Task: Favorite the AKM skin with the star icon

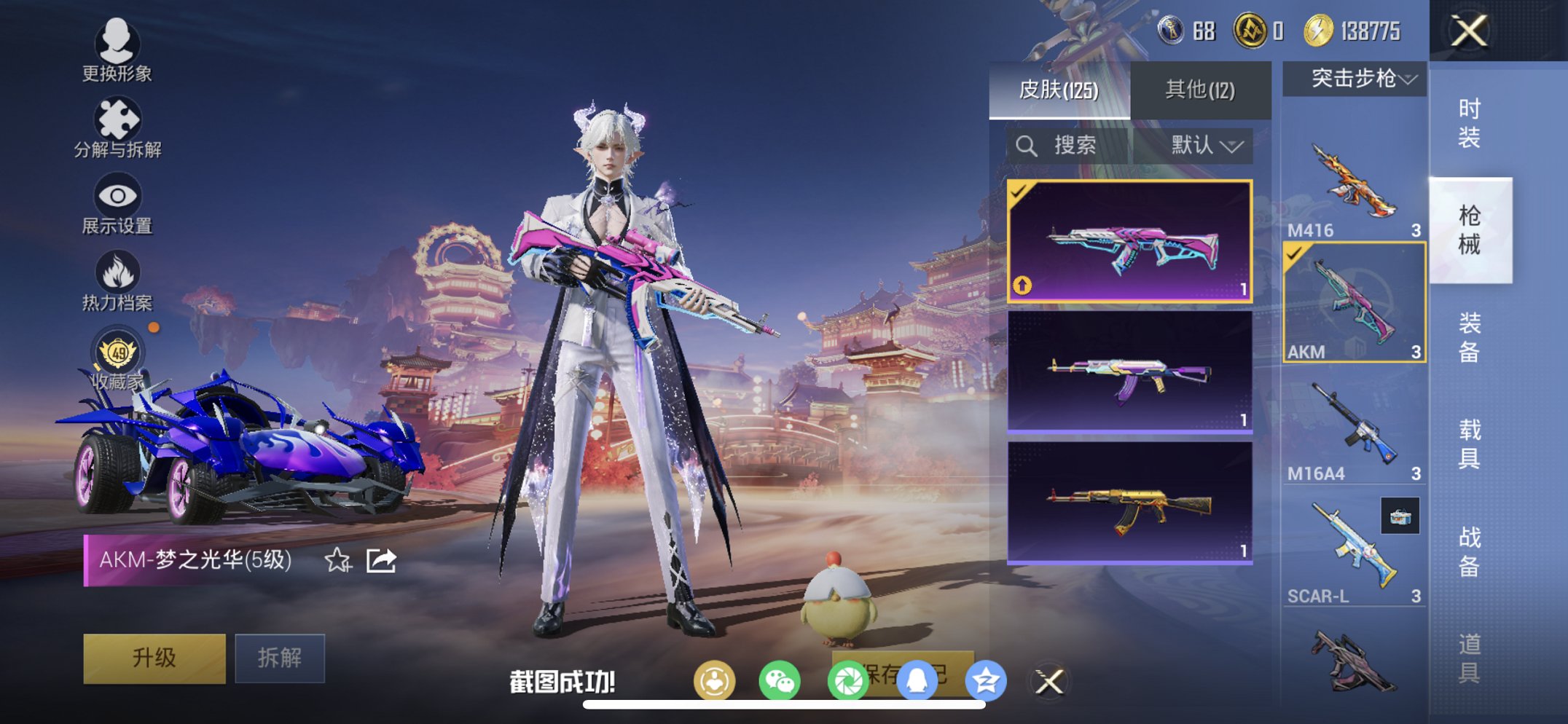Action: tap(337, 561)
